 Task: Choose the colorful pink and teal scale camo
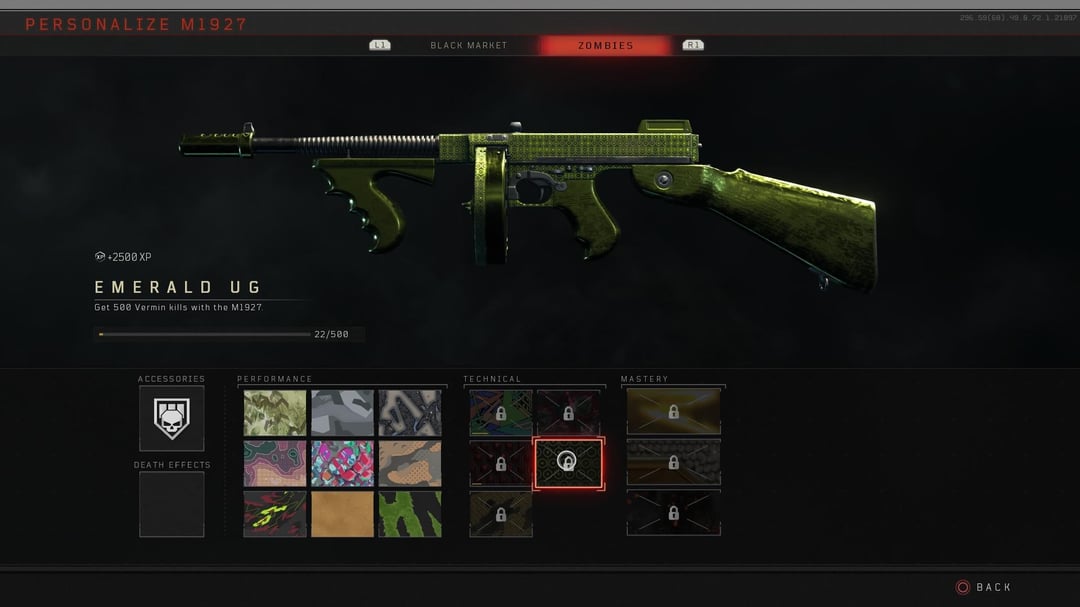342,463
